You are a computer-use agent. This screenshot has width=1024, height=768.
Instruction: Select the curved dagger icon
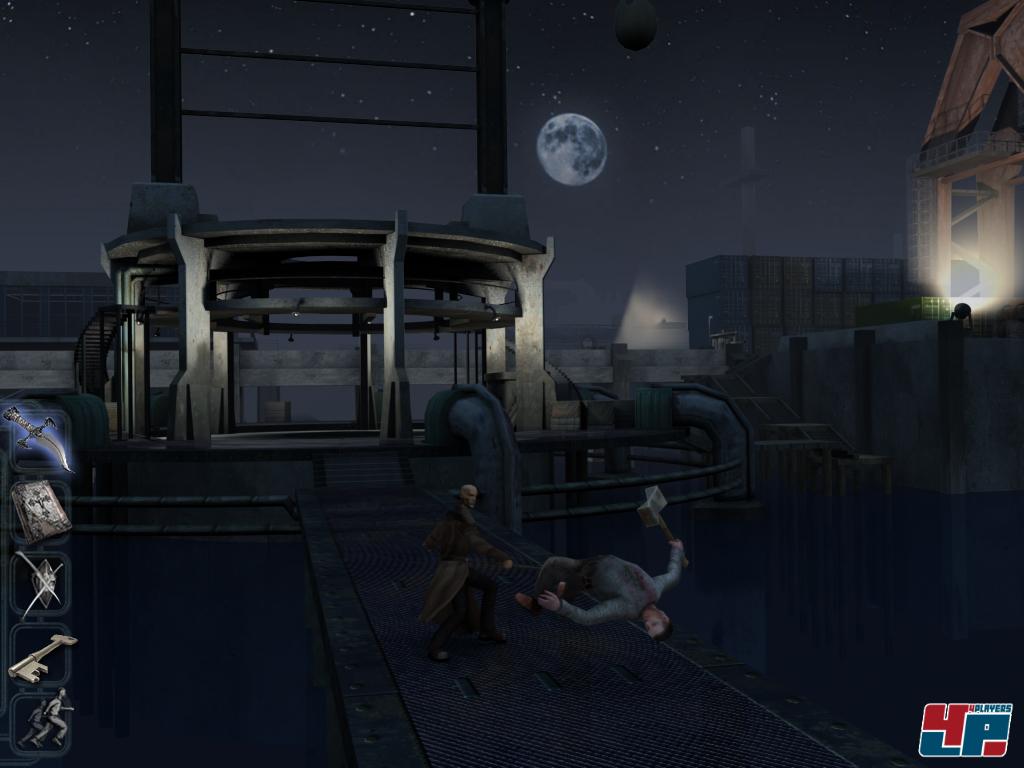coord(40,439)
